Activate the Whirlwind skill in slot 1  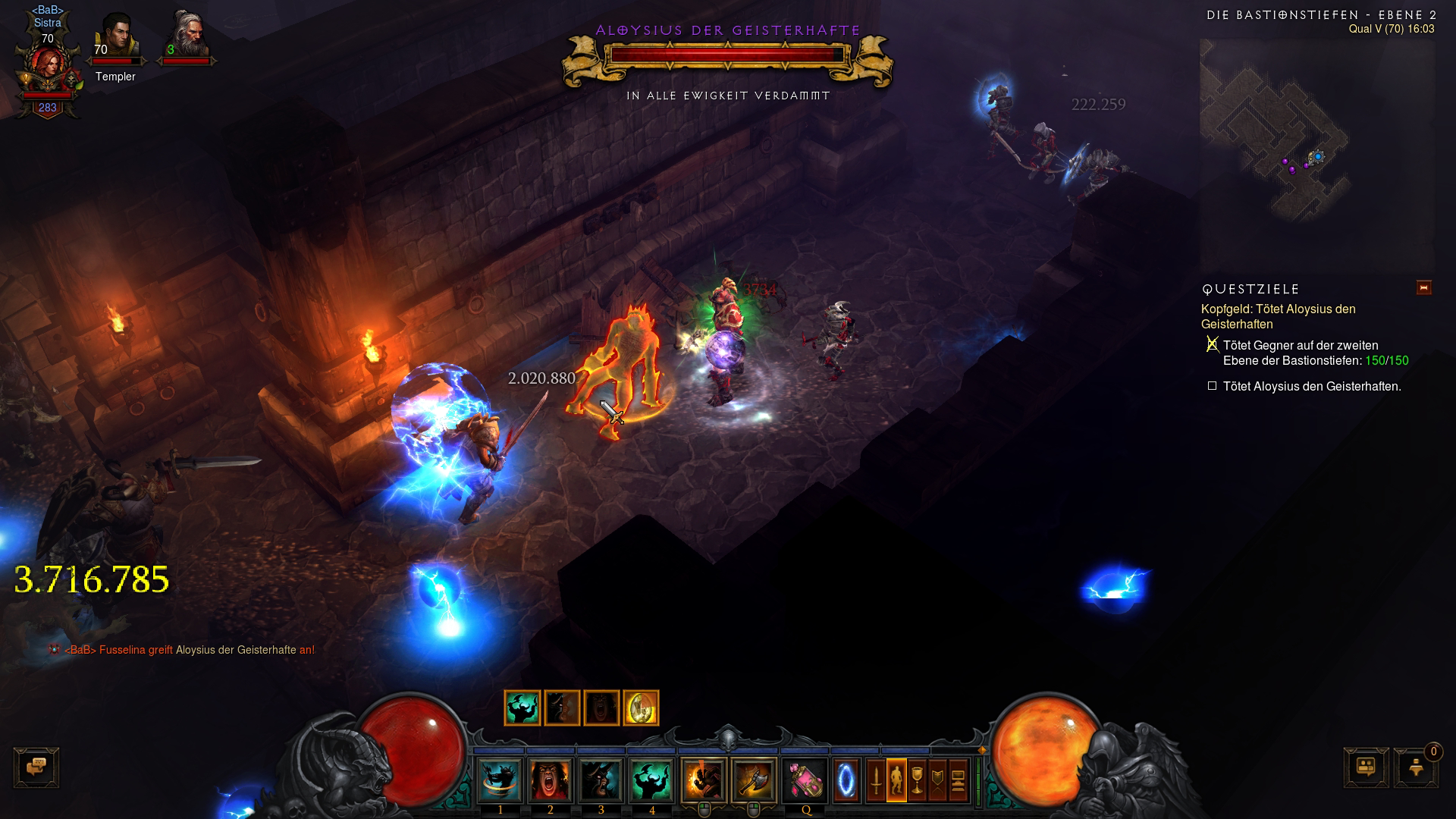[500, 780]
